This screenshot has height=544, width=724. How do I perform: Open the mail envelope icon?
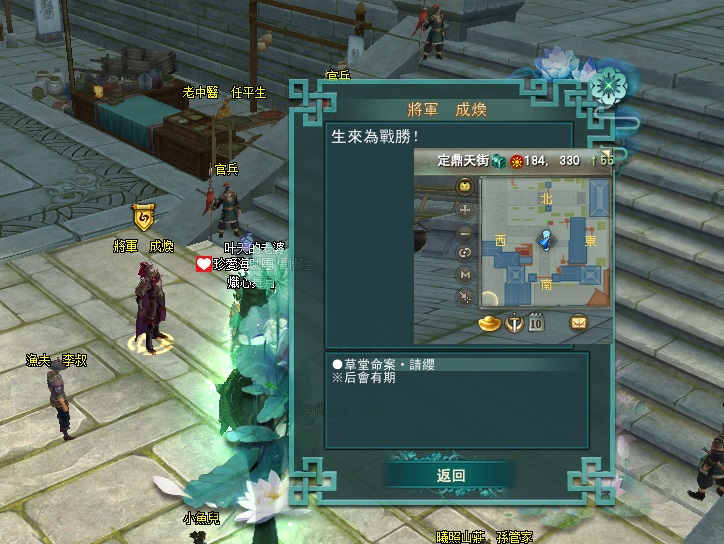point(579,322)
